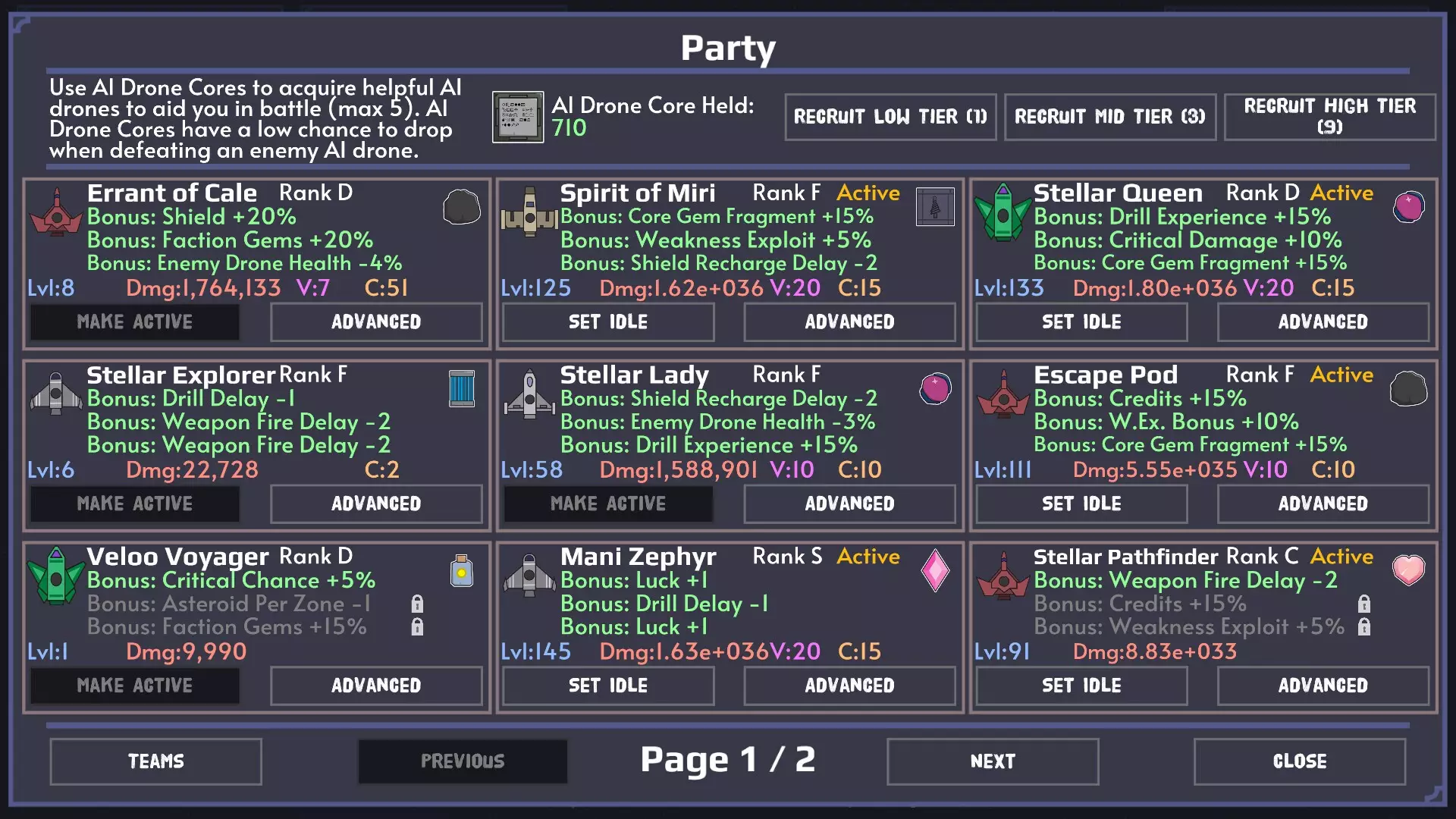1456x819 pixels.
Task: Click the asteroid icon on Escape Pod's card
Action: coord(1408,388)
